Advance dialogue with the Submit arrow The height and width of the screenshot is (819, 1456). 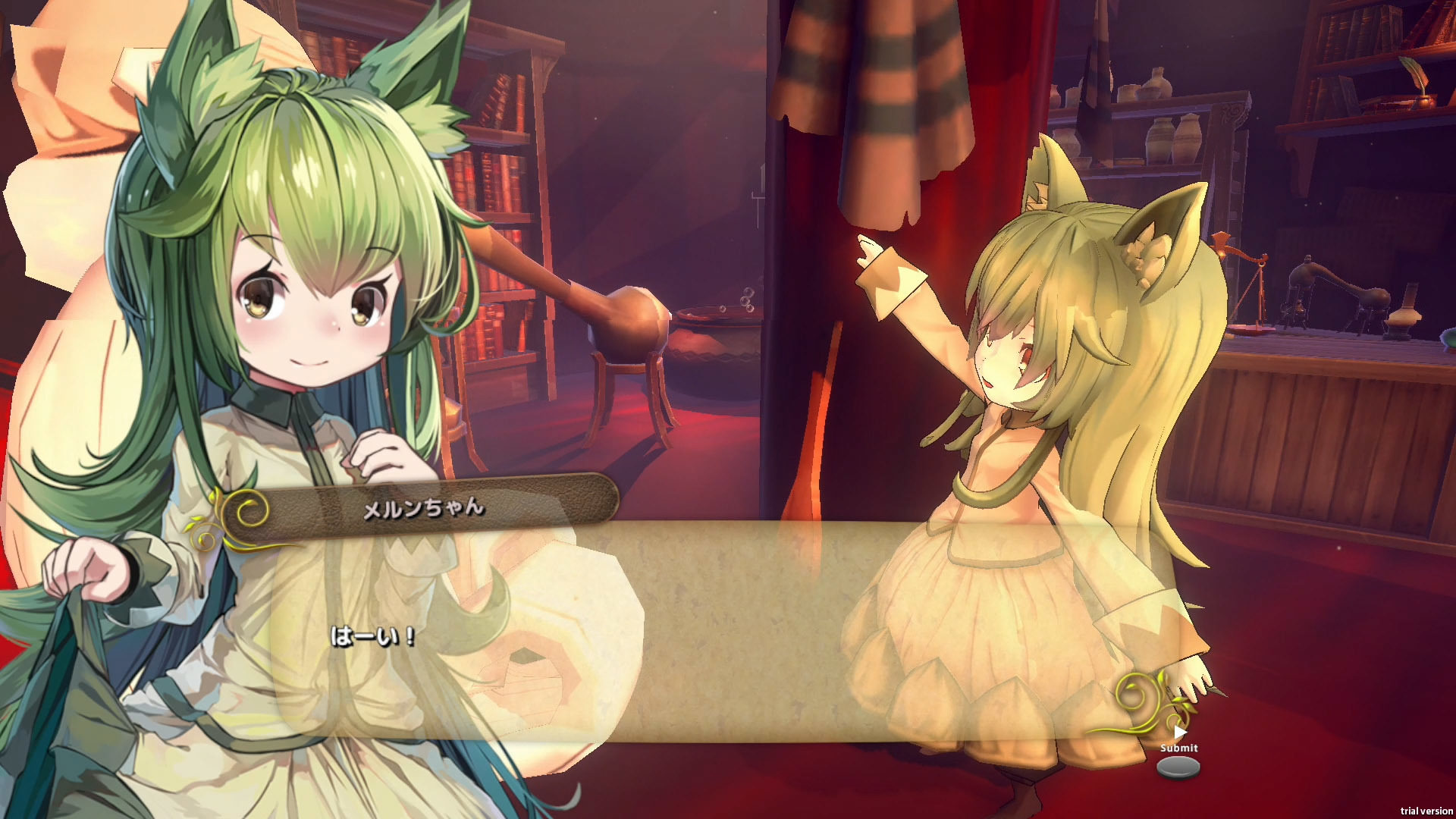(x=1179, y=733)
